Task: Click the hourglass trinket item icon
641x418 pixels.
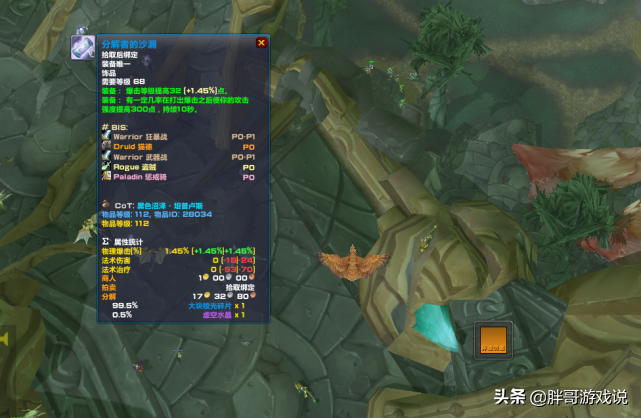Action: [x=83, y=46]
